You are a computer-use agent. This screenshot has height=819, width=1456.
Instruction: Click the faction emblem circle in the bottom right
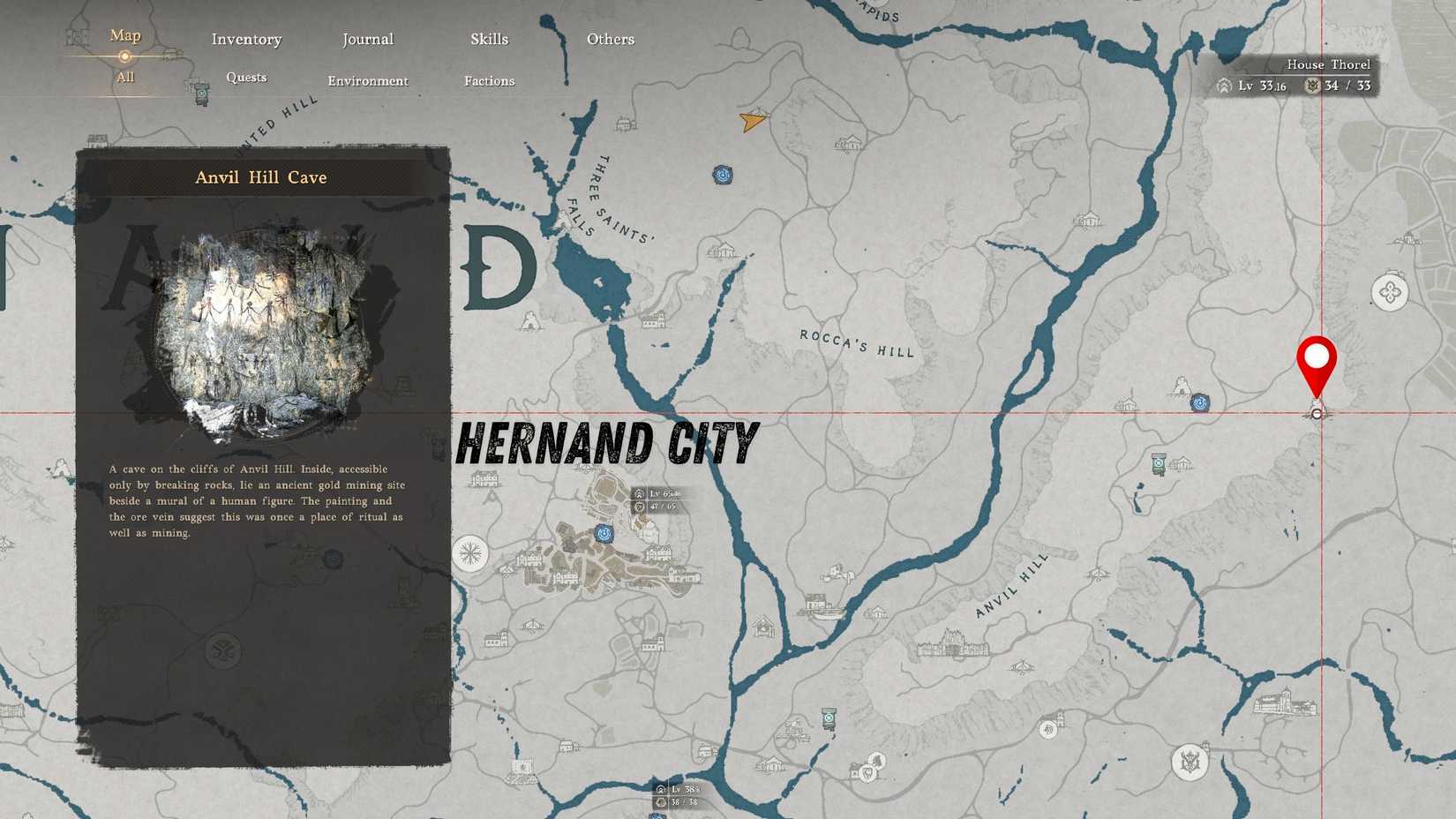coord(1190,761)
